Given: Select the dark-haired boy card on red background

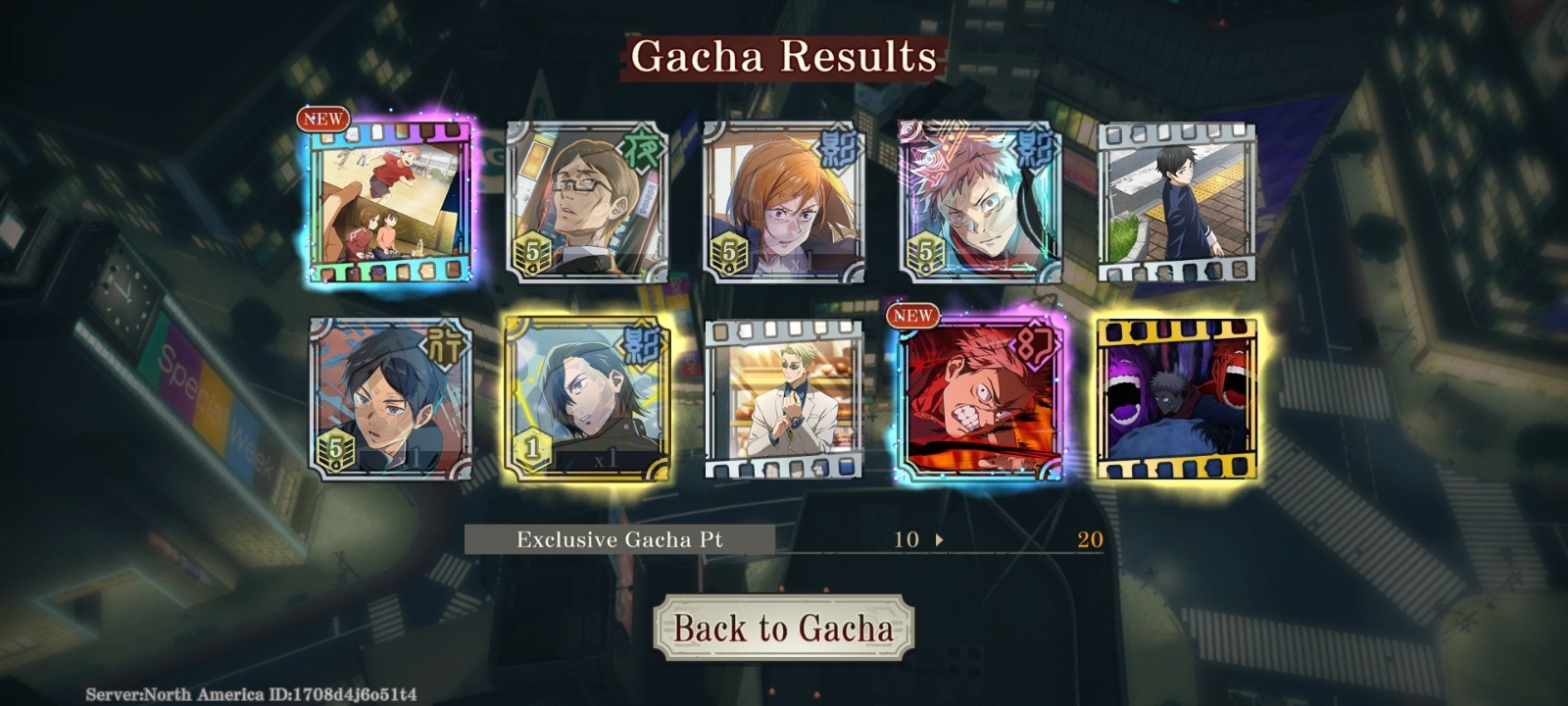Looking at the screenshot, I should point(390,399).
